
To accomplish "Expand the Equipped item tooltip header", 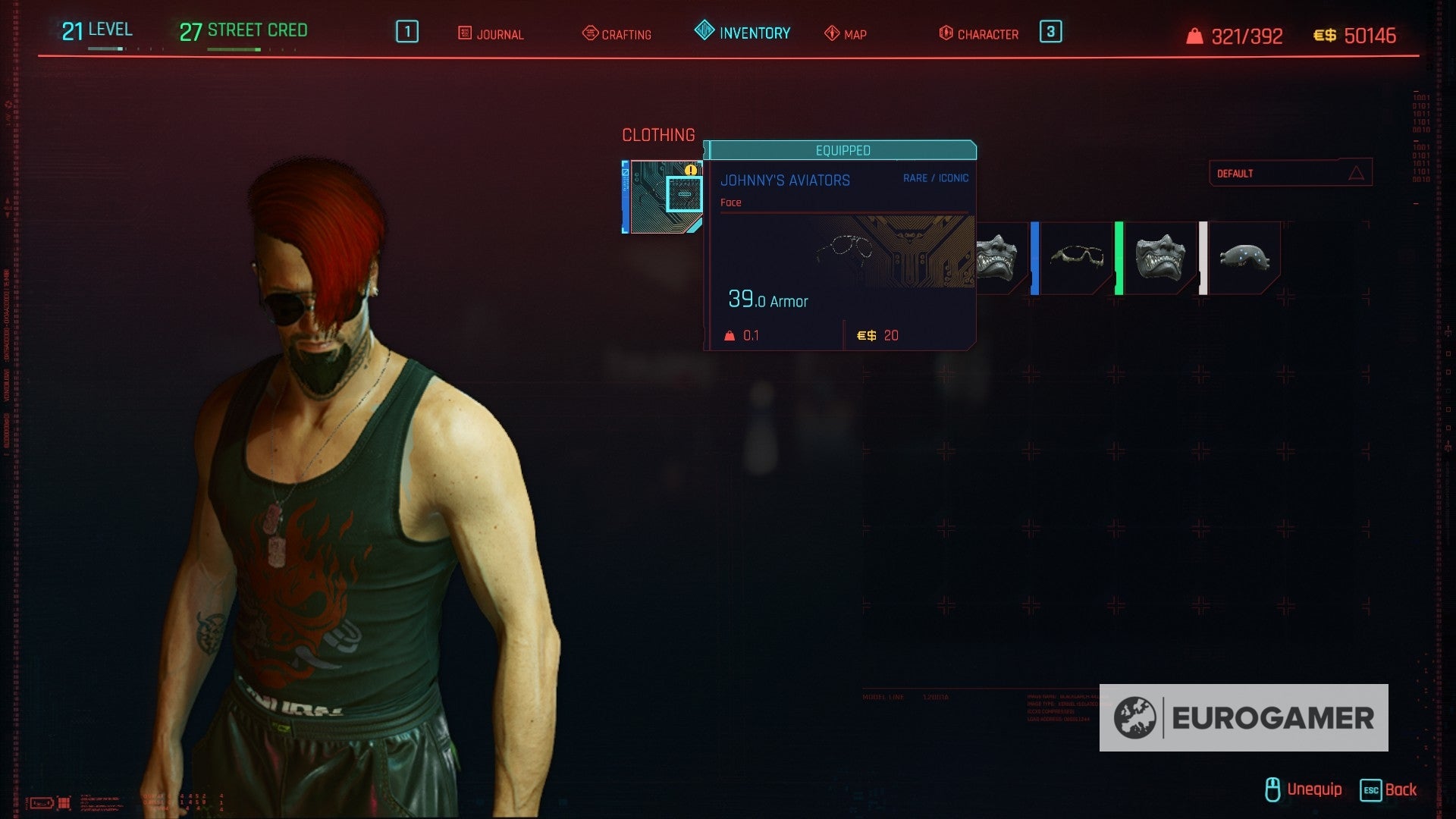I will coord(842,149).
